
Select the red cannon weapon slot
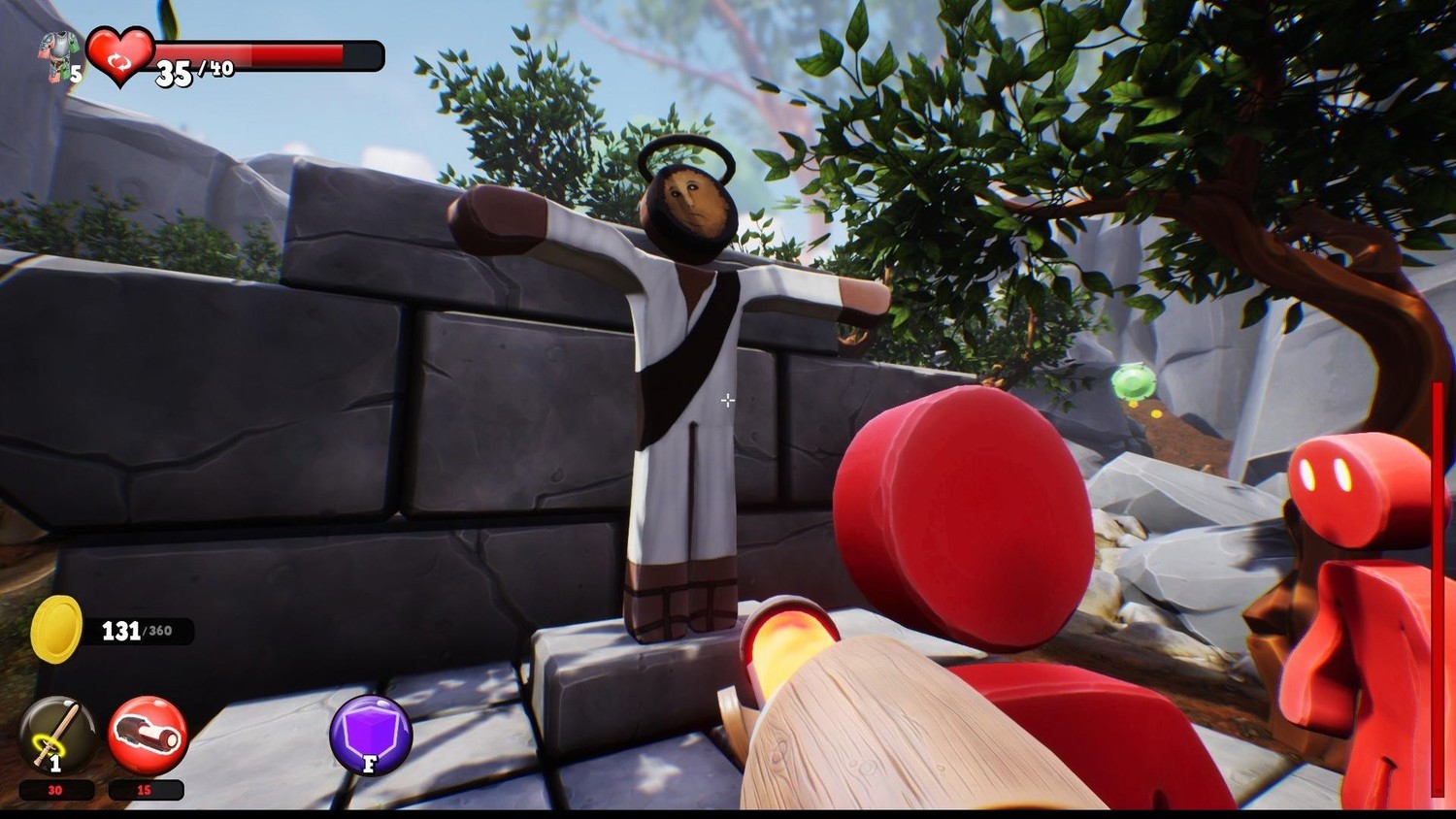coord(148,735)
